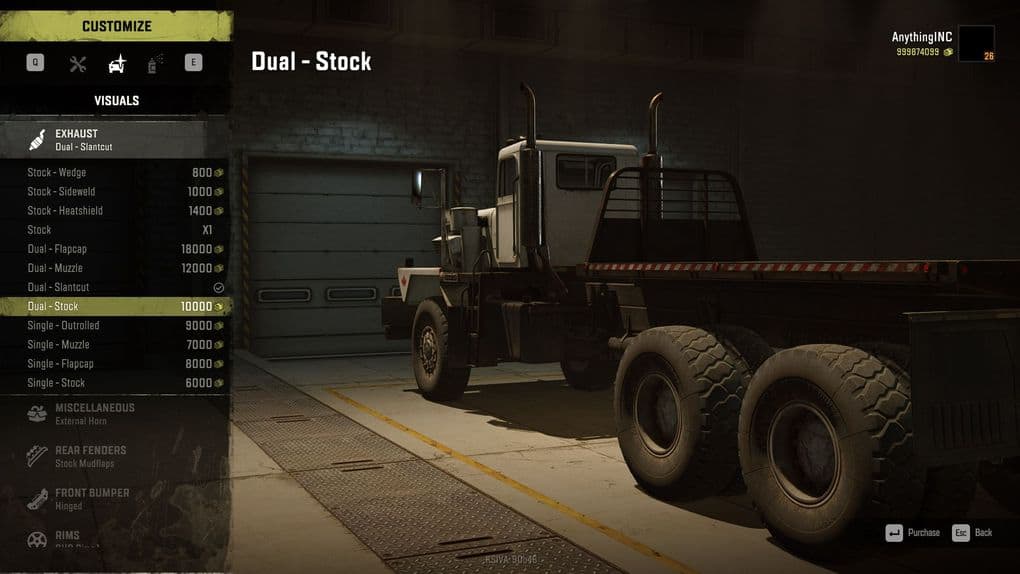The image size is (1020, 574).
Task: Choose the Stock - Wedge exhaust
Action: [x=116, y=172]
